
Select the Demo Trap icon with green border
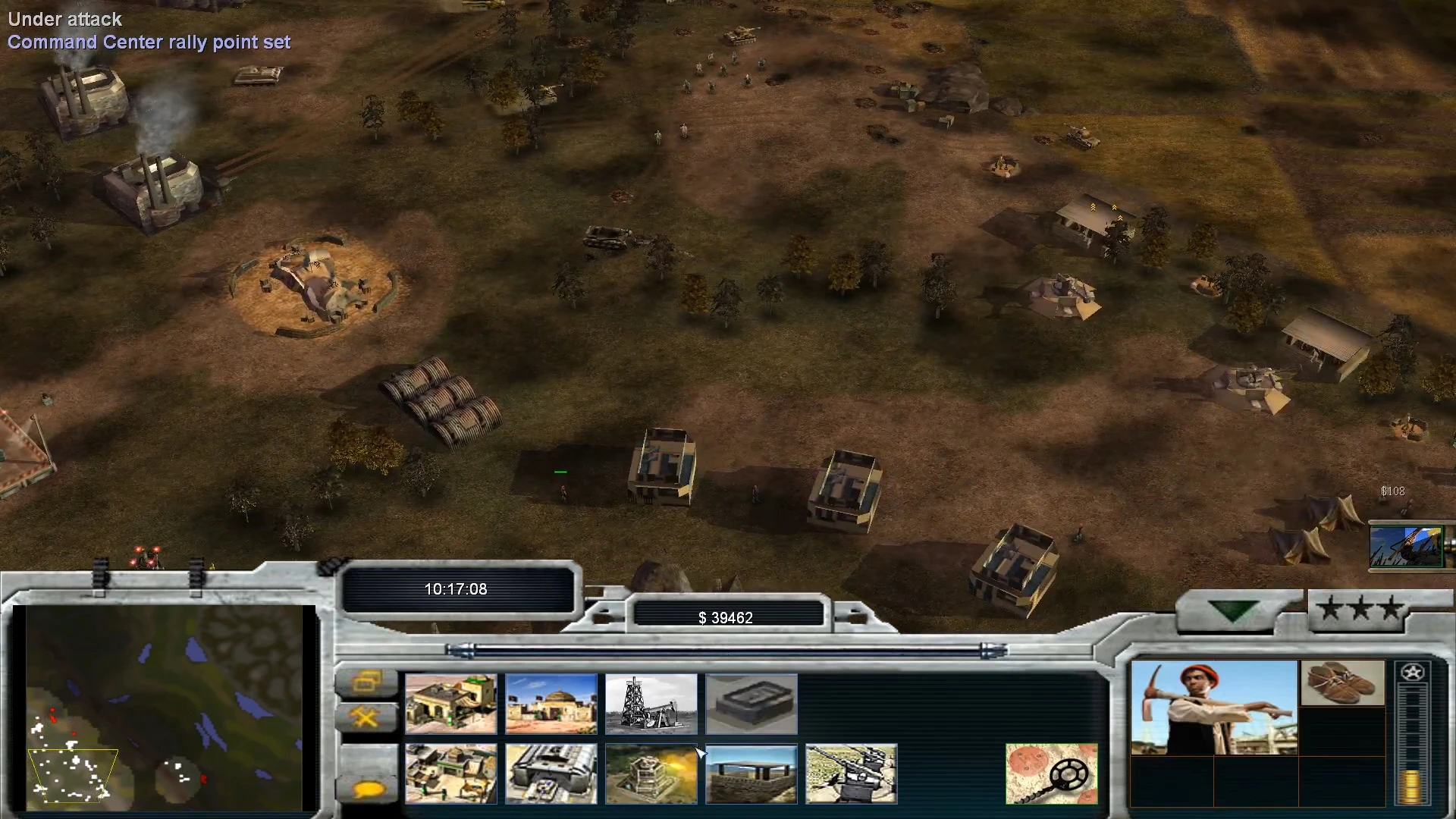click(x=1052, y=773)
